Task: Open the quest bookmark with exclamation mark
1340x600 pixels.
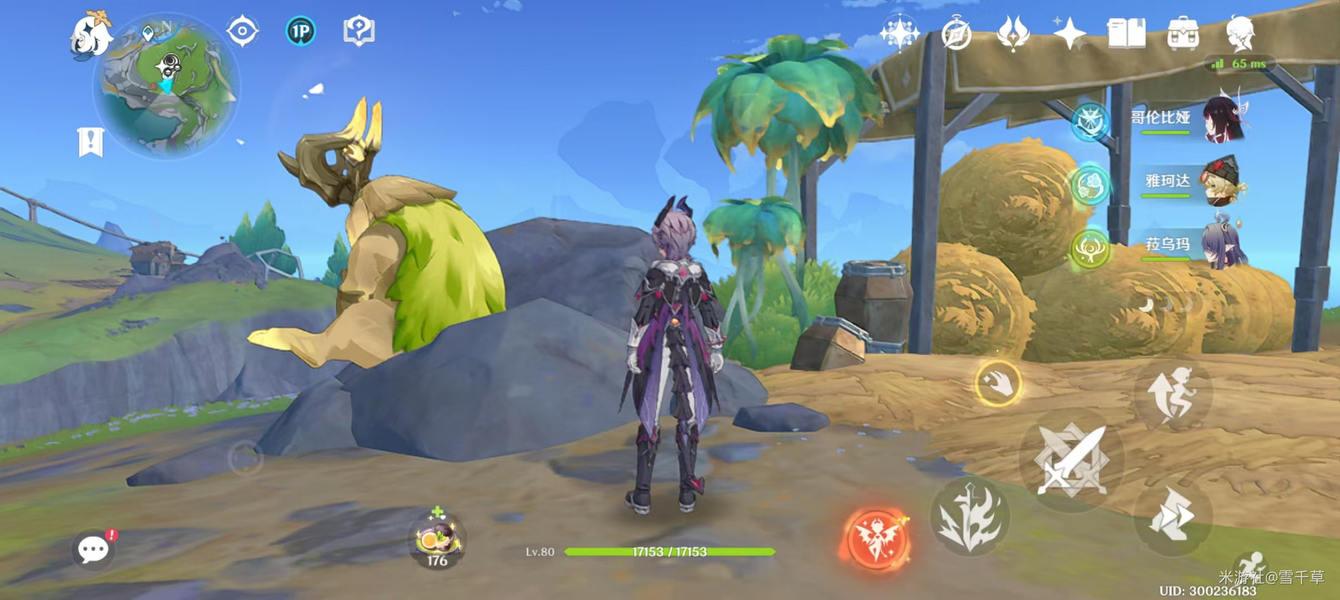Action: tap(91, 142)
